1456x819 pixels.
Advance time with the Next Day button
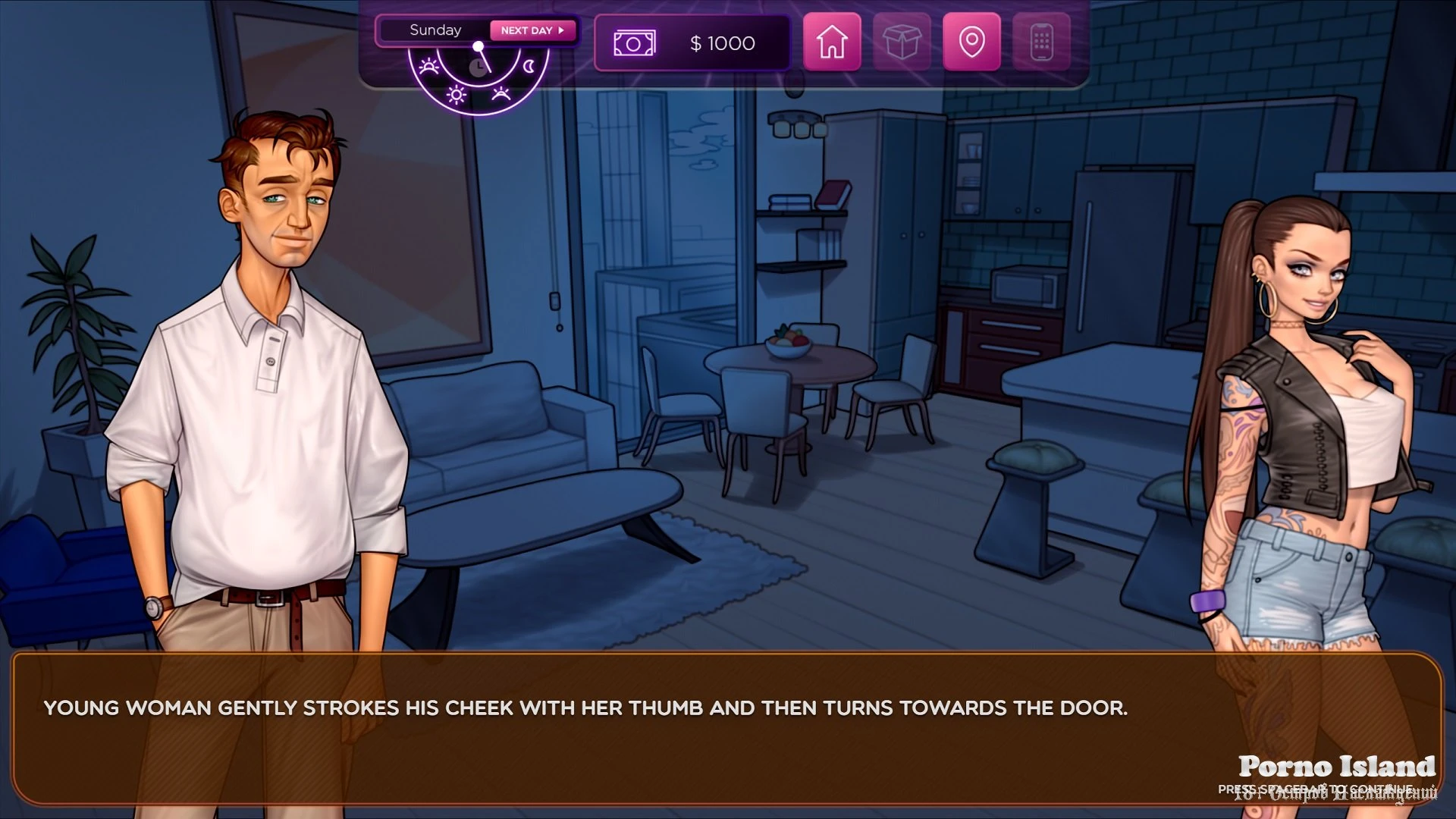pyautogui.click(x=532, y=30)
